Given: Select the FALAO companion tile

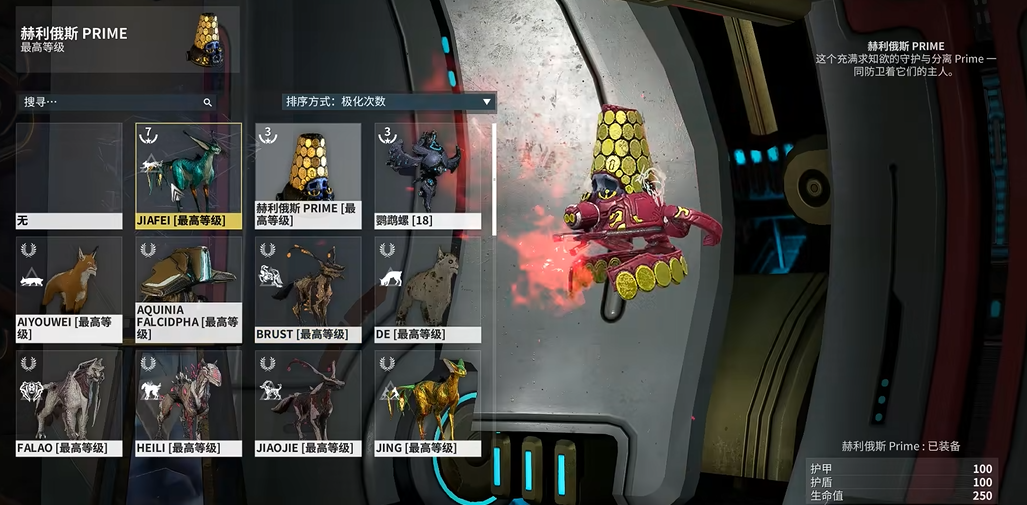Looking at the screenshot, I should pos(69,402).
